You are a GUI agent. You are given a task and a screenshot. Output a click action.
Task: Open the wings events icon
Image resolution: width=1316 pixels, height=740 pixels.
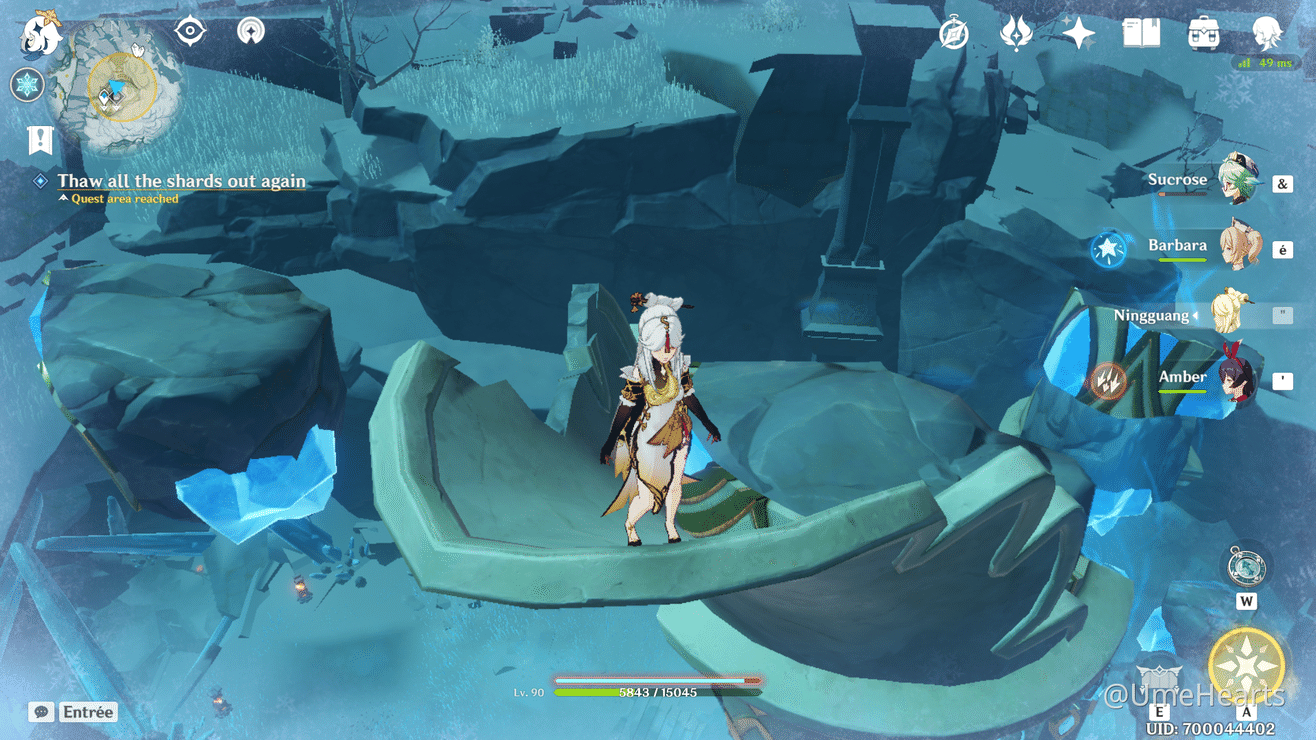[1016, 34]
